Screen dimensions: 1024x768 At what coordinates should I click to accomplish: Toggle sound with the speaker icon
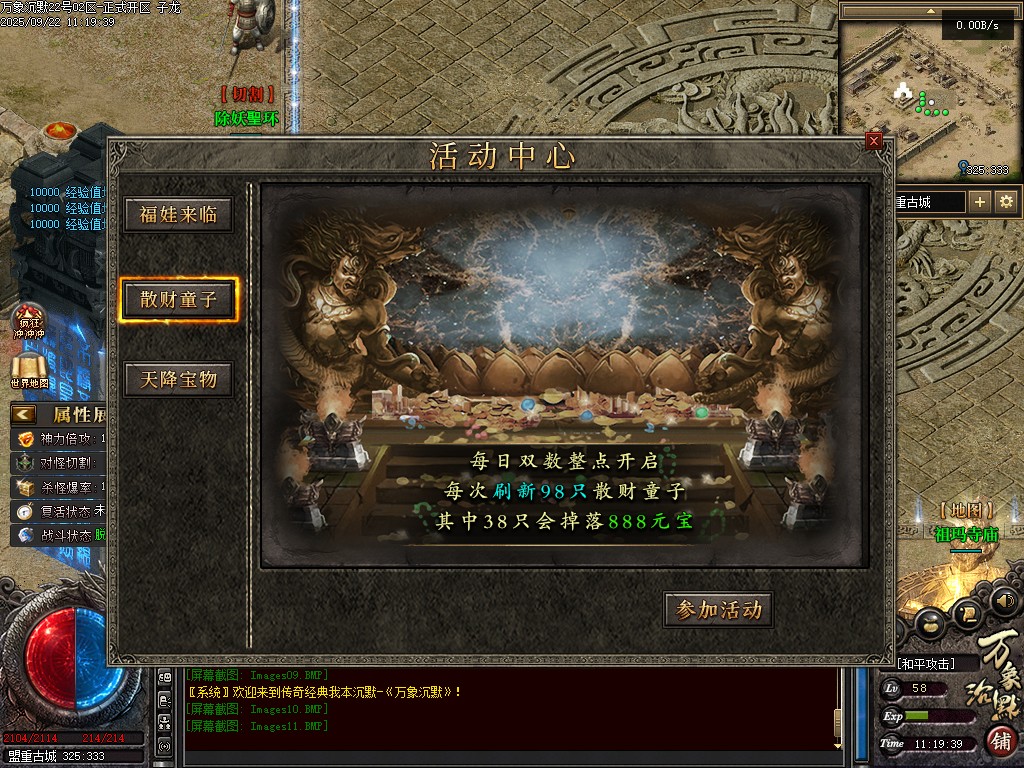point(1005,601)
